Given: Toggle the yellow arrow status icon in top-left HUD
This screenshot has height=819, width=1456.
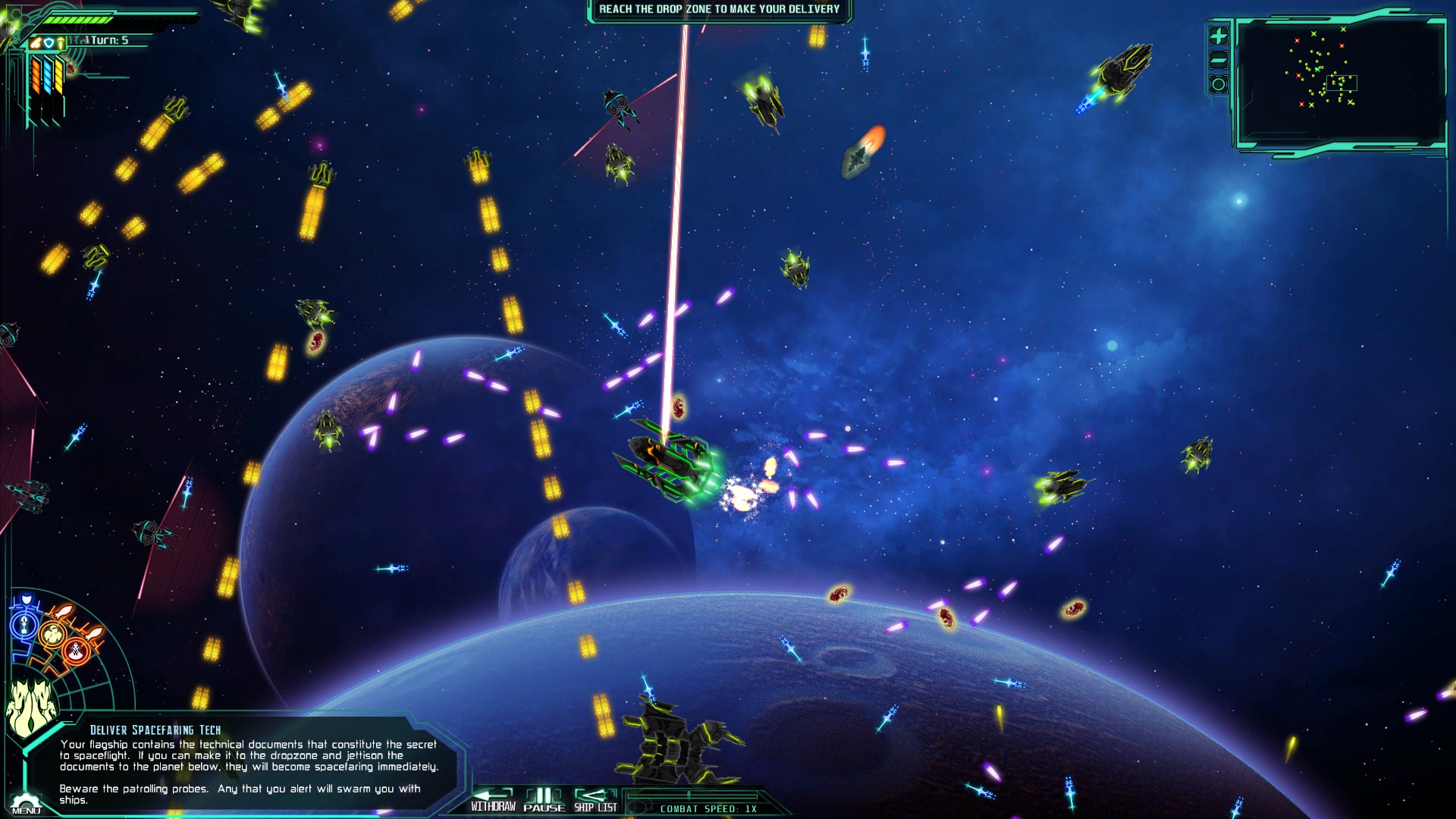Looking at the screenshot, I should (x=61, y=42).
